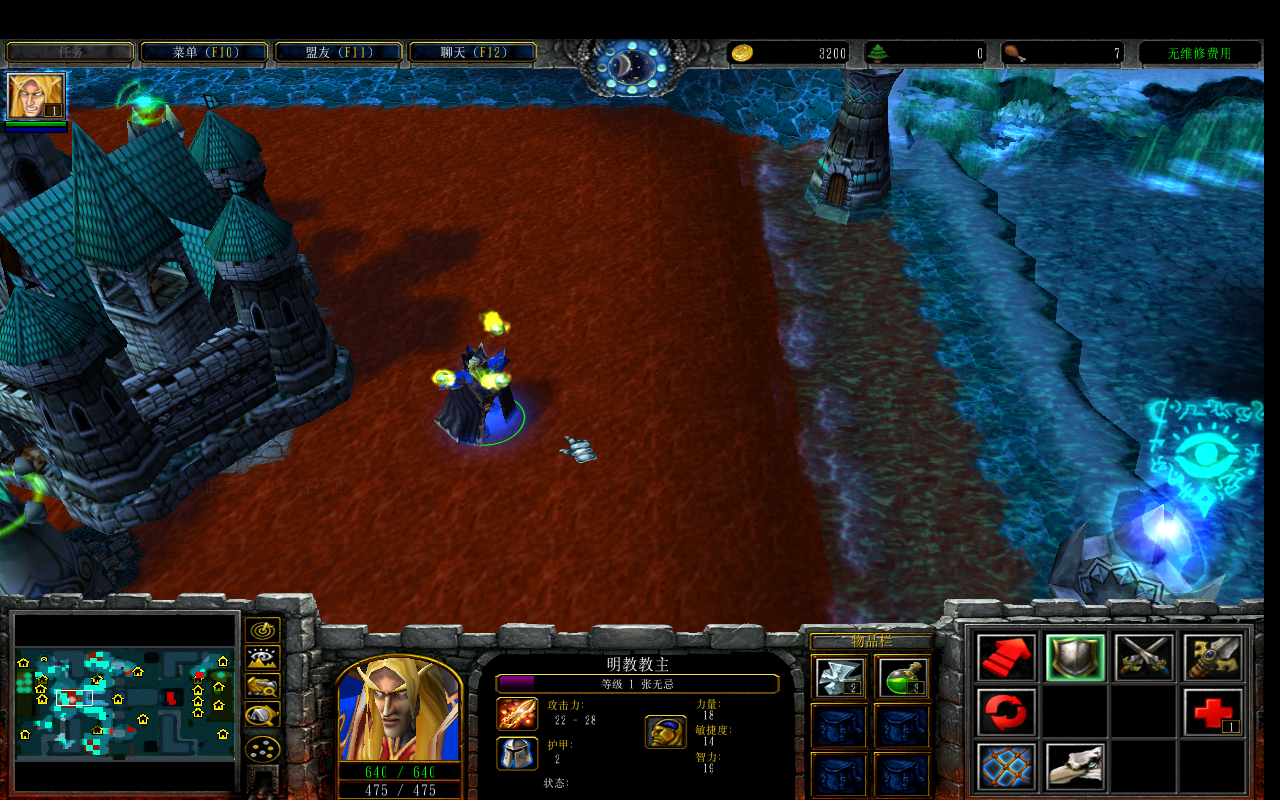This screenshot has width=1280, height=800.
Task: Toggle creep camp display on minimap
Action: [262, 716]
